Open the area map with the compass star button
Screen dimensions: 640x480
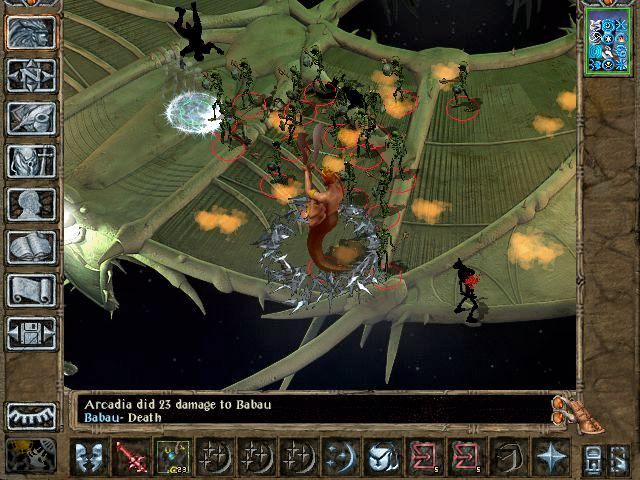[x=30, y=74]
